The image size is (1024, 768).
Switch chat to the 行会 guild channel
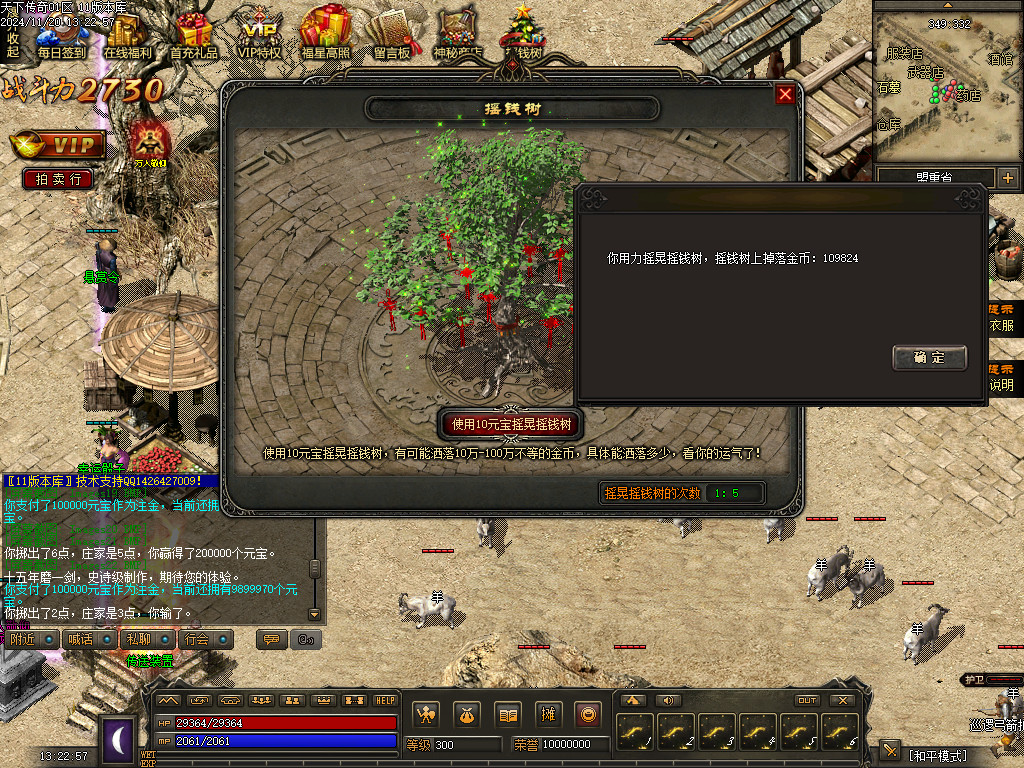[197, 639]
